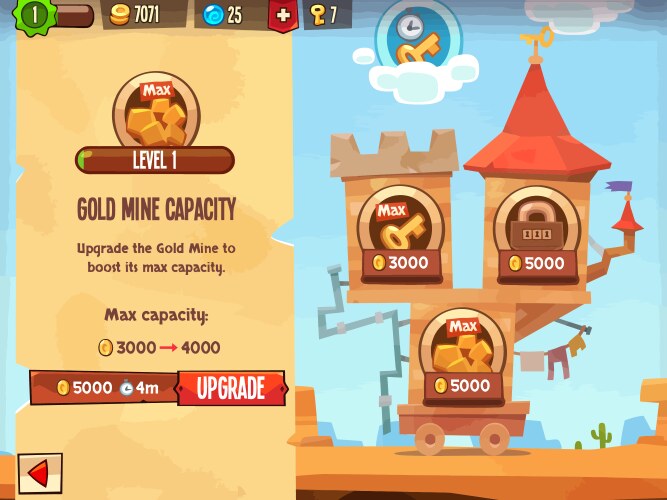Click the green level badge
667x500 pixels.
(36, 15)
